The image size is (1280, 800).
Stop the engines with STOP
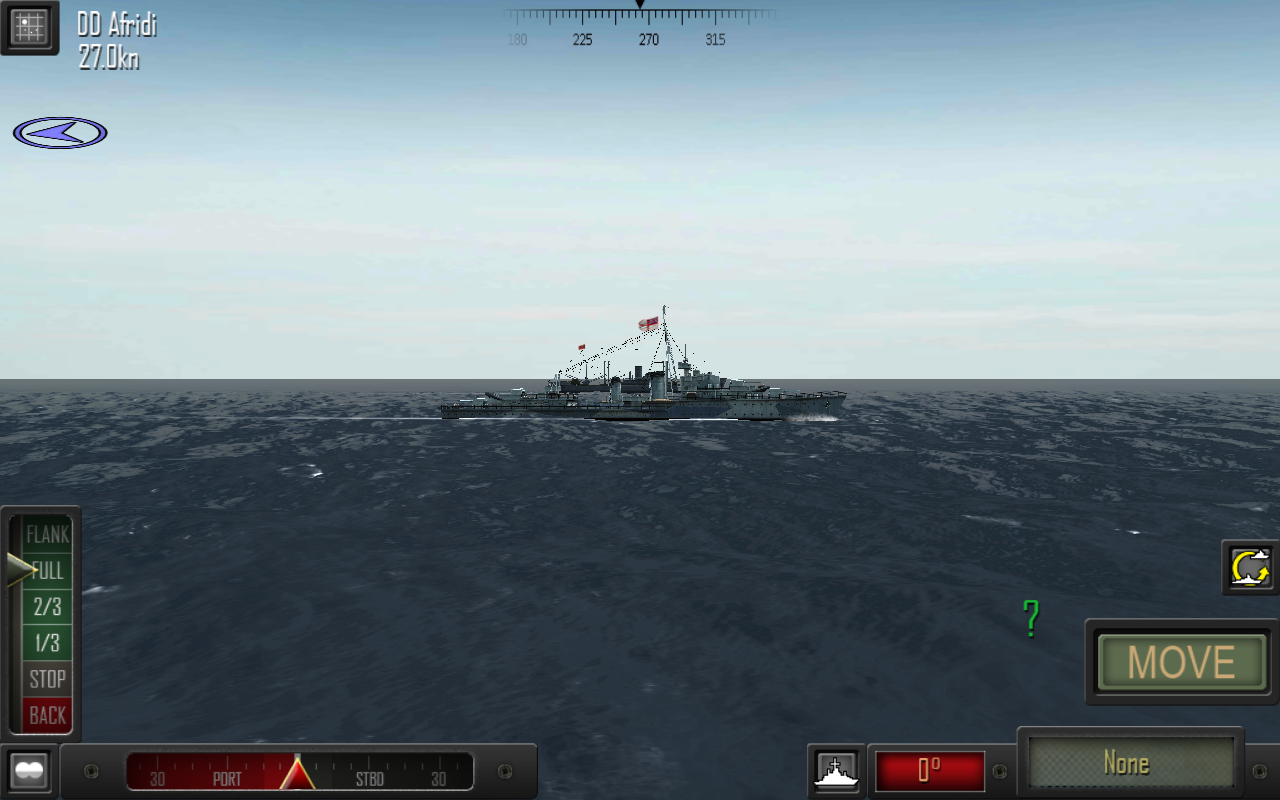tap(47, 679)
